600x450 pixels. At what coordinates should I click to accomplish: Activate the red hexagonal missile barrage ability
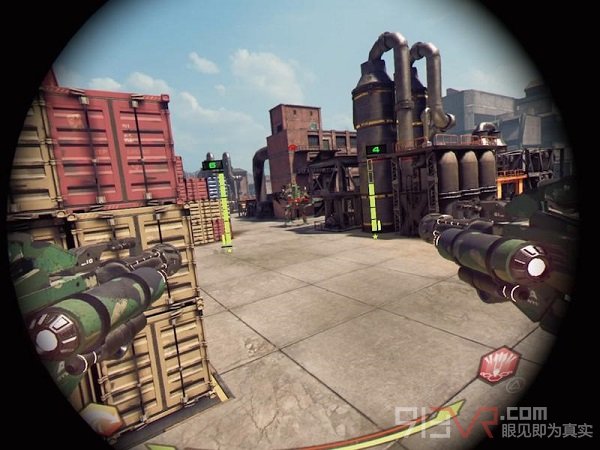(x=498, y=365)
